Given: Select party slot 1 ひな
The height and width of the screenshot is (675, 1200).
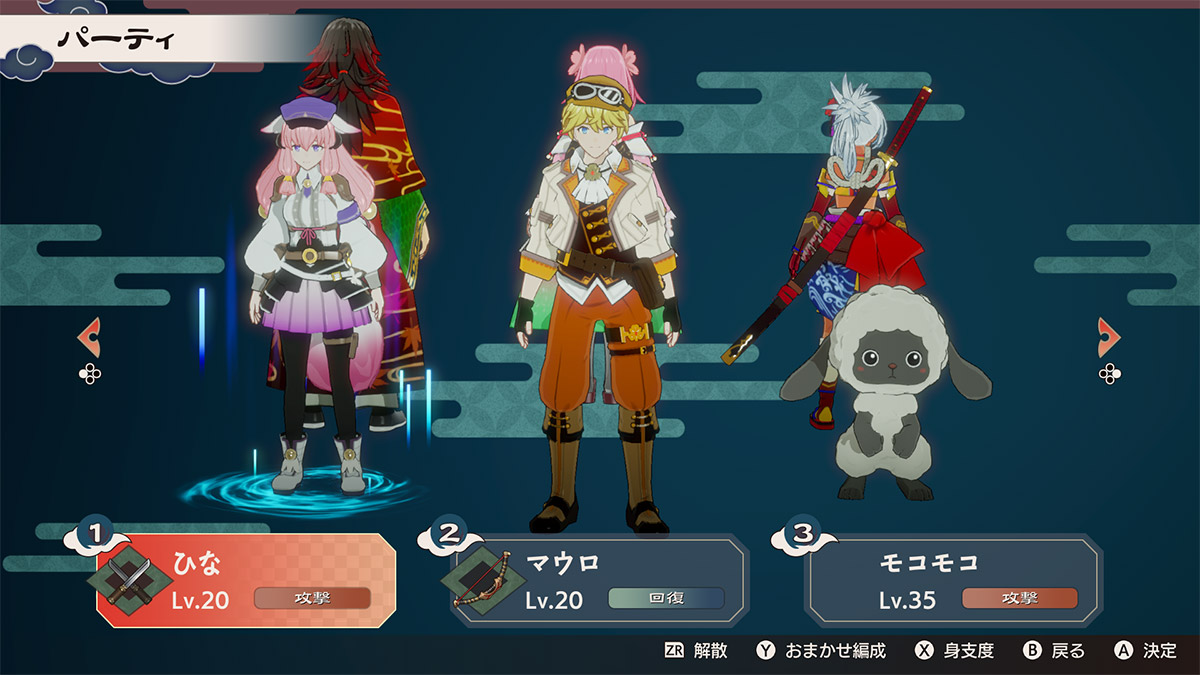Looking at the screenshot, I should (245, 580).
